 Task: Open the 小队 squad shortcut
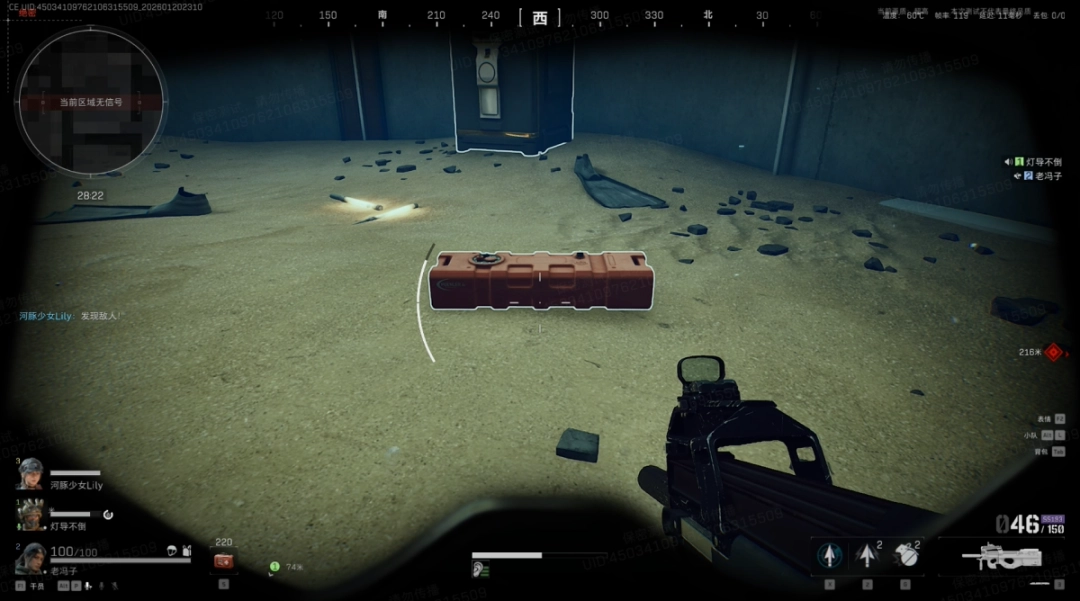click(1046, 435)
